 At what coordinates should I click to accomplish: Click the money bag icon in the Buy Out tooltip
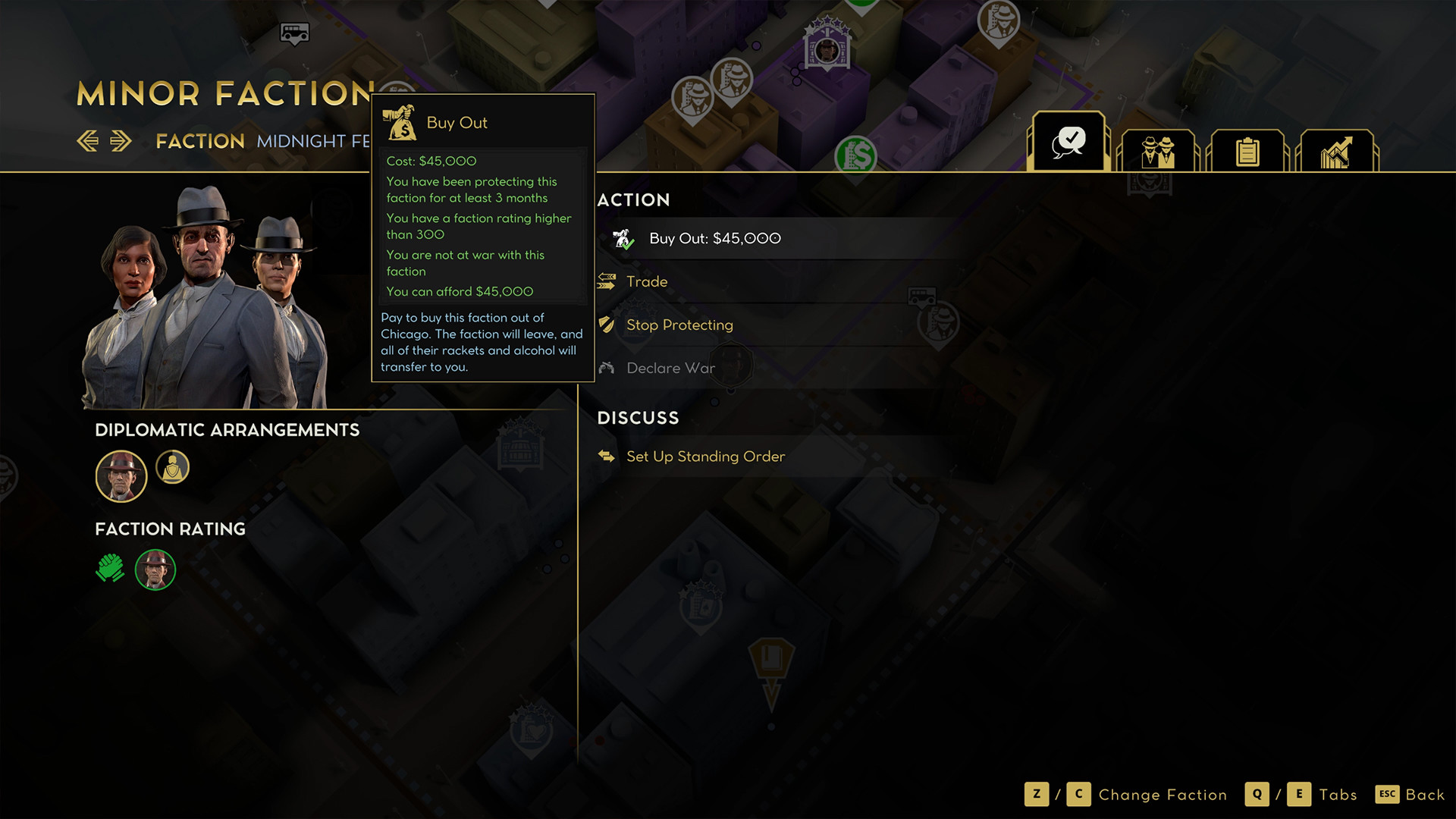400,121
